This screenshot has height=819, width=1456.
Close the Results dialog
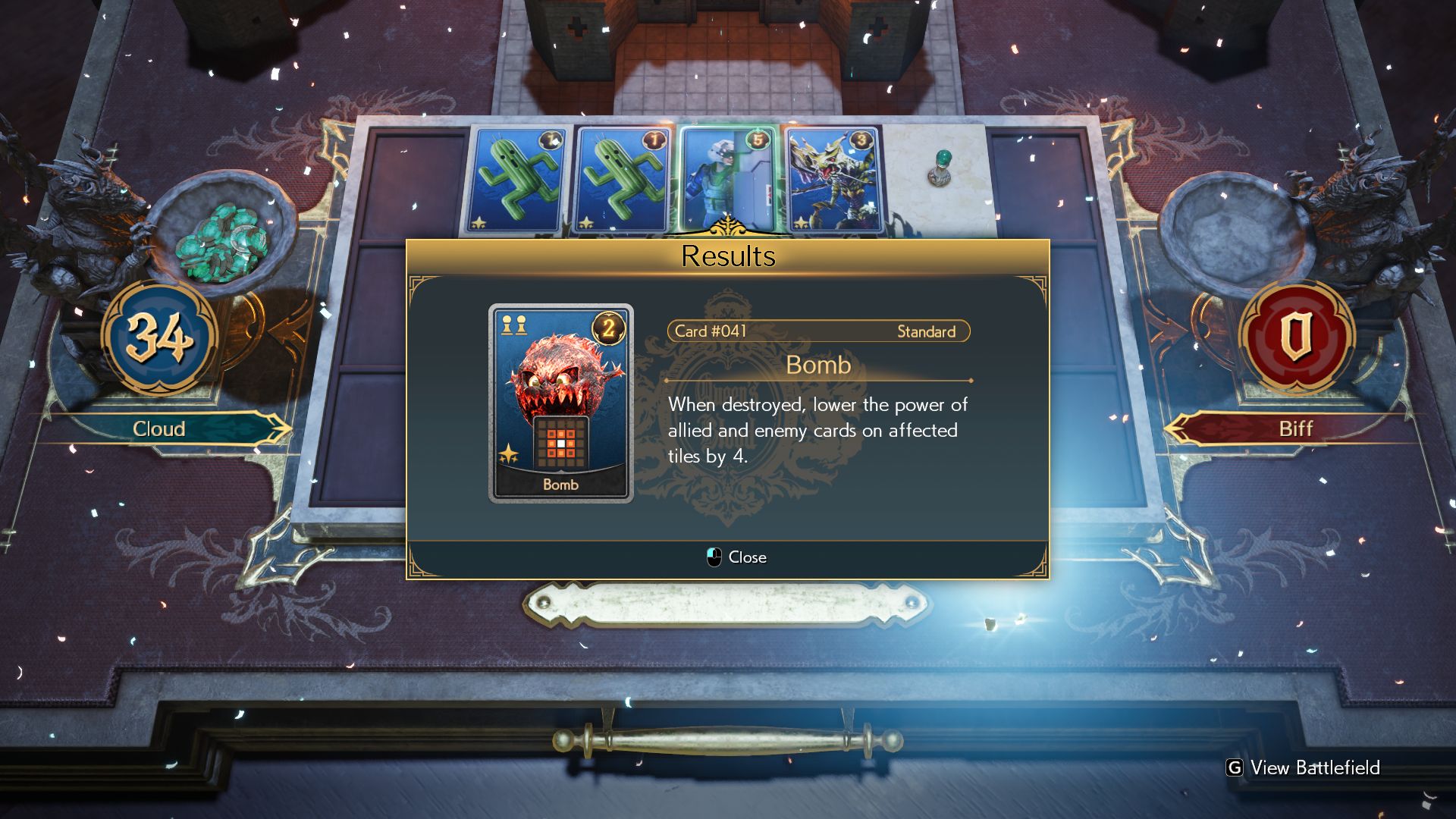coord(736,557)
